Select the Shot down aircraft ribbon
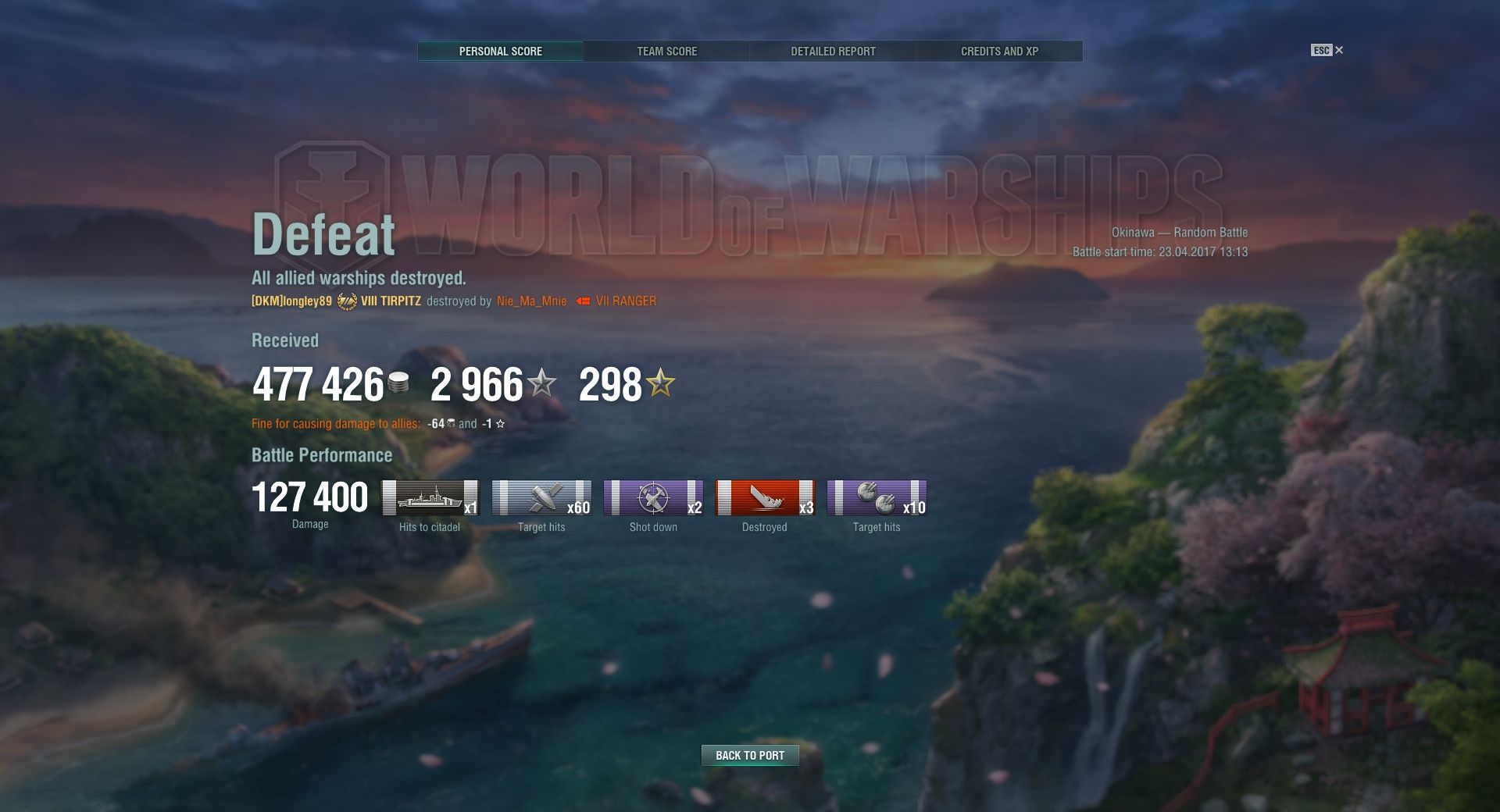 coord(653,498)
